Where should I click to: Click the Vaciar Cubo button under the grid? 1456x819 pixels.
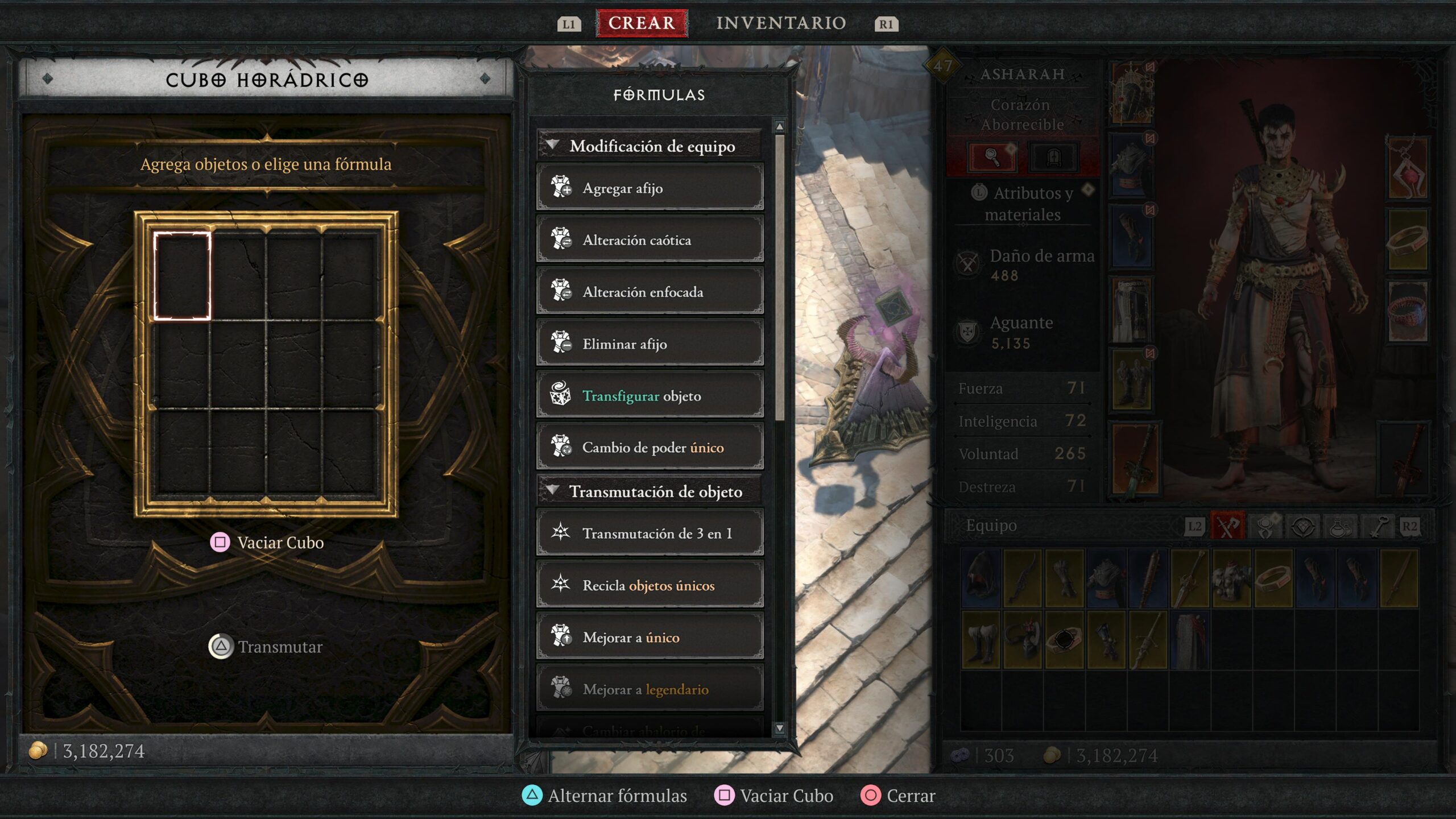(x=267, y=543)
